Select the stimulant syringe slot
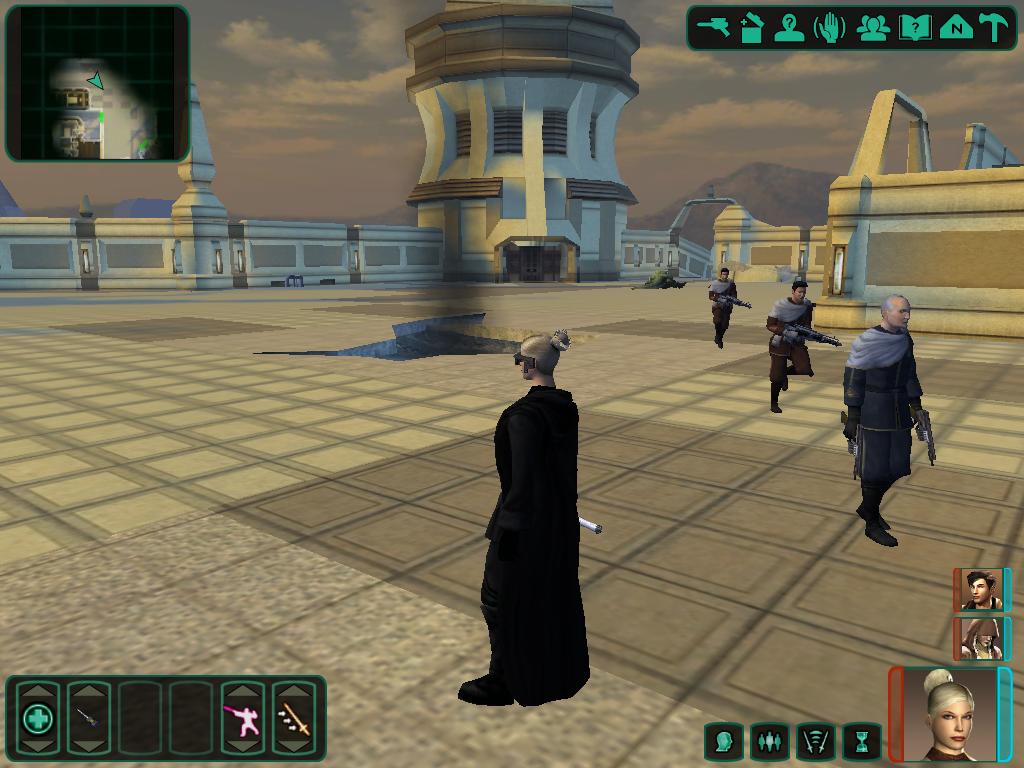The width and height of the screenshot is (1024, 768). [88, 718]
